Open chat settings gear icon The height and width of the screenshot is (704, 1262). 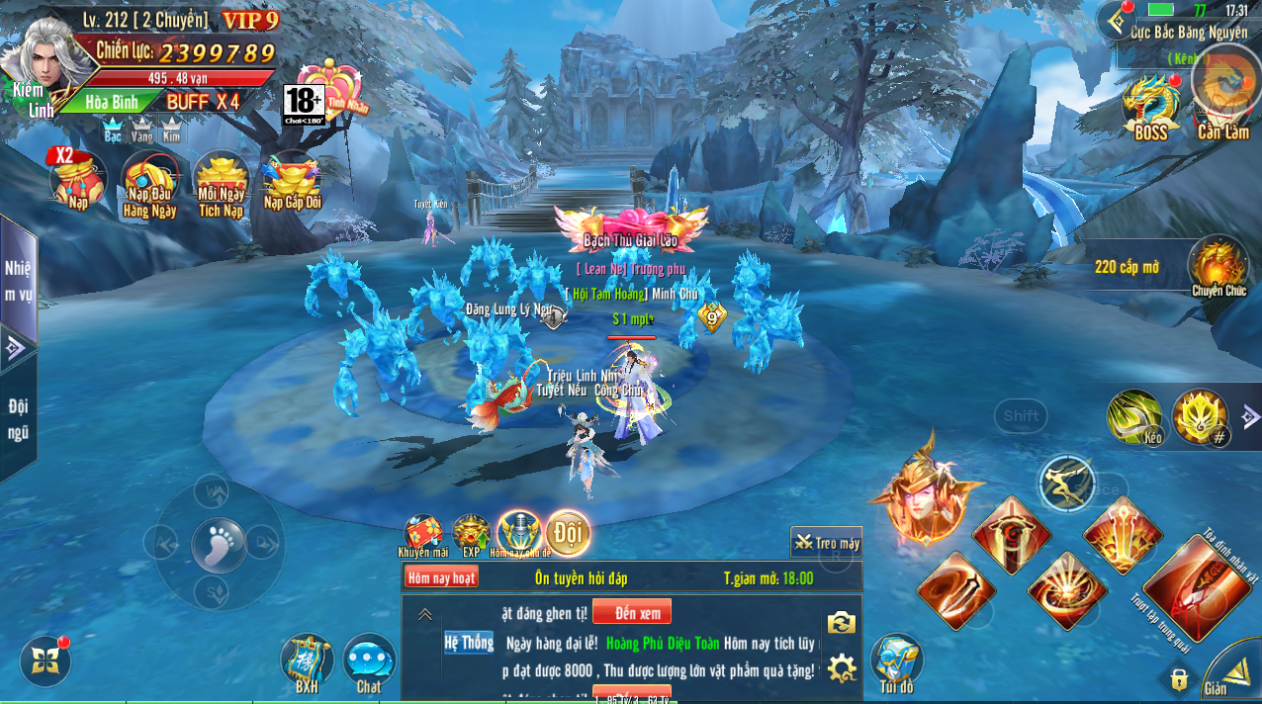pyautogui.click(x=841, y=667)
